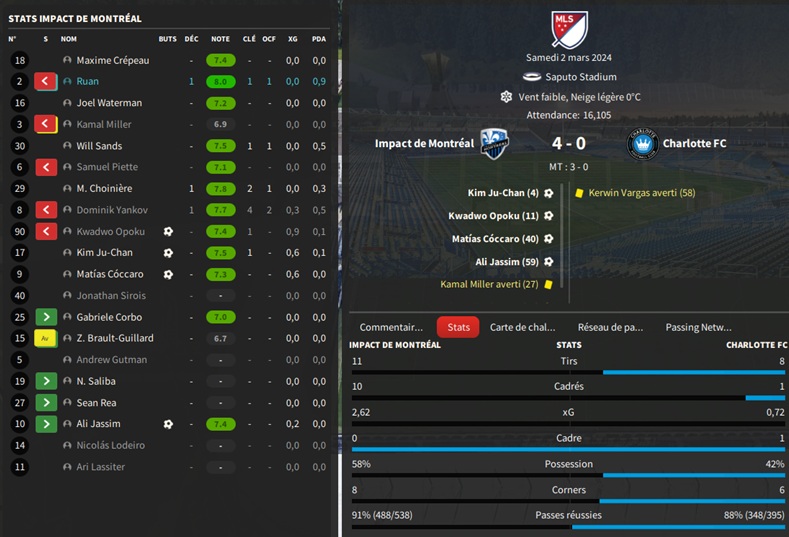Click Kamal Miller's name in stats table
Viewport: 789px width, 537px height.
[104, 125]
